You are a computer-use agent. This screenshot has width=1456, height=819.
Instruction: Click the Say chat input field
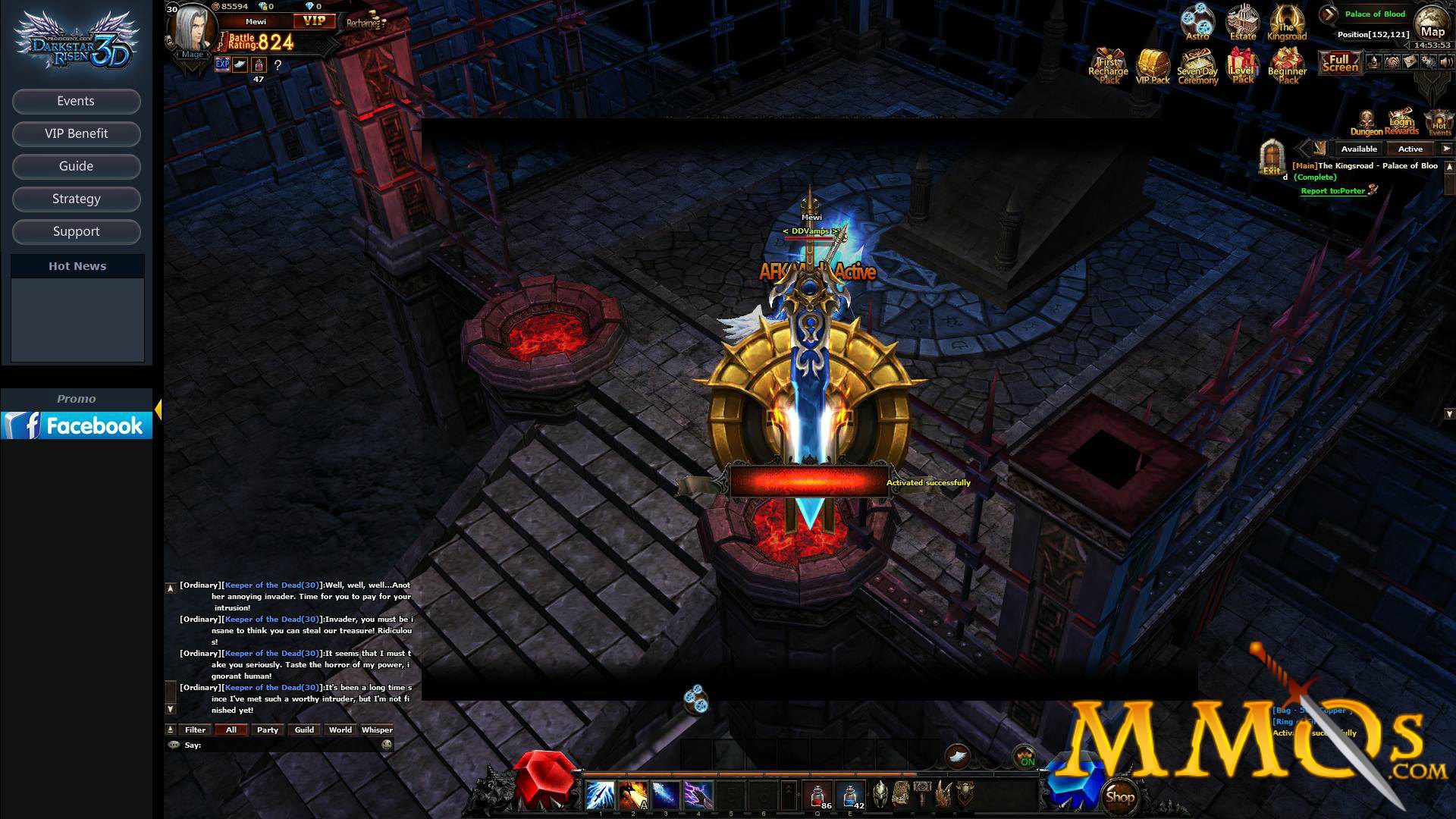tap(288, 745)
